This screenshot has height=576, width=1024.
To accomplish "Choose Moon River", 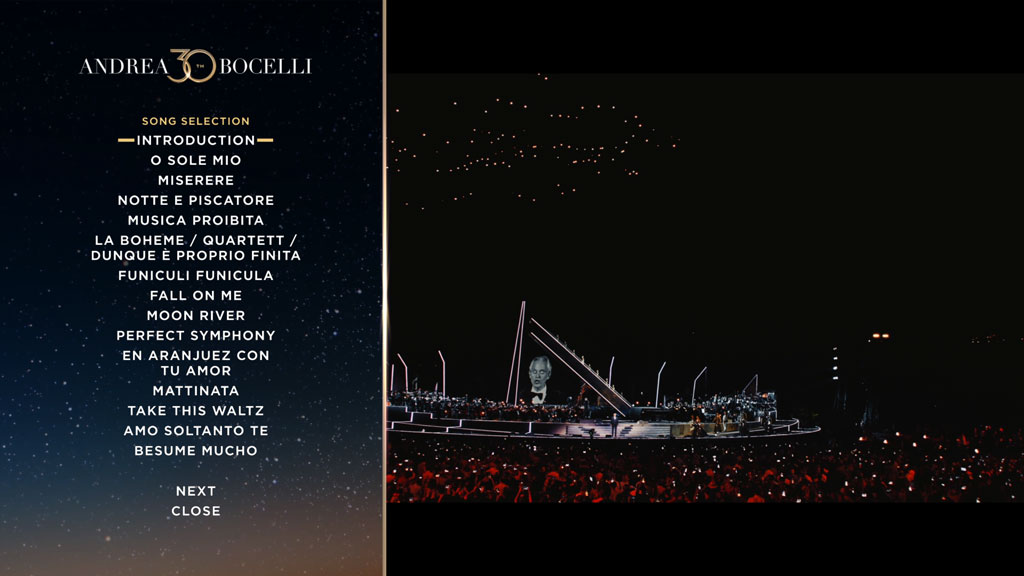I will point(196,315).
